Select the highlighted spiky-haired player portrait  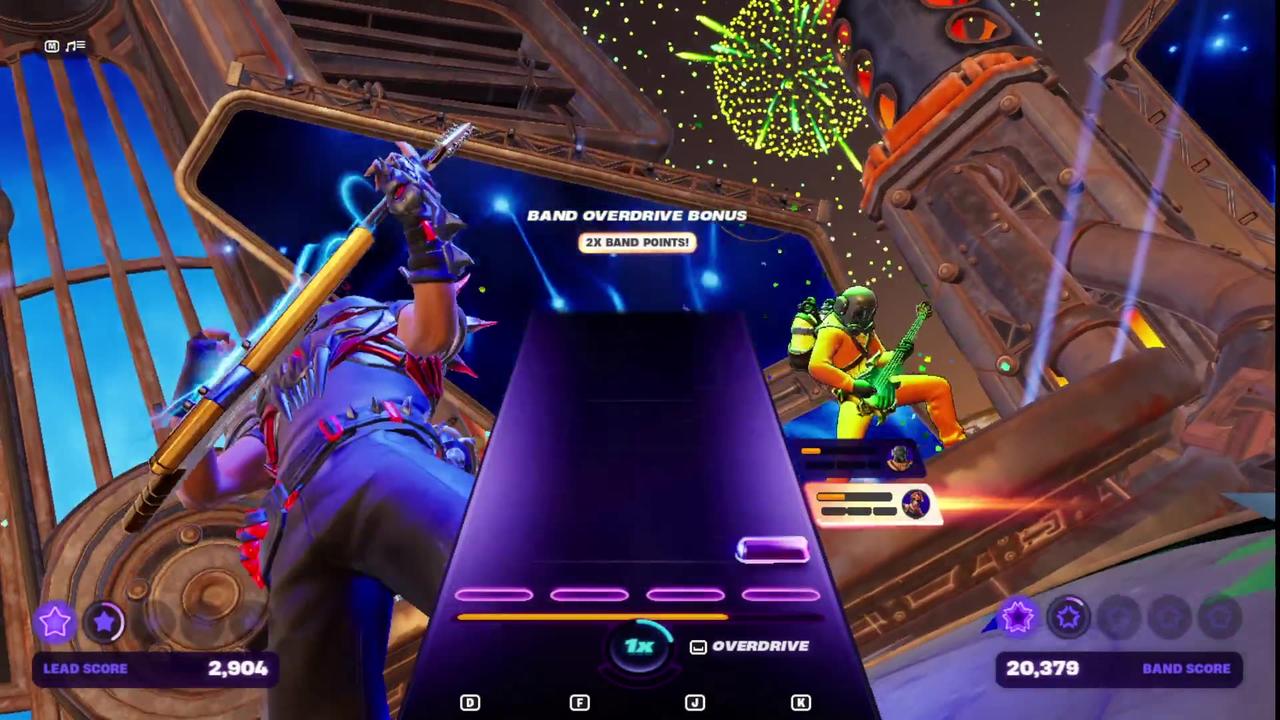(914, 503)
